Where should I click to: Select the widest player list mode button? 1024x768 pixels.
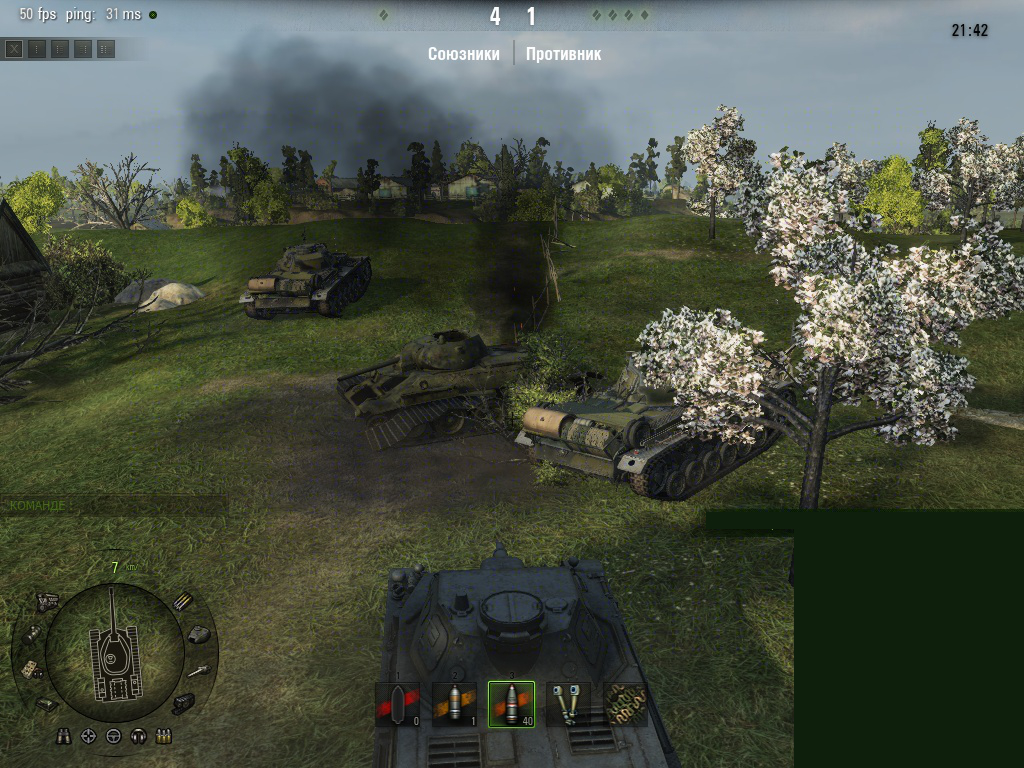106,48
